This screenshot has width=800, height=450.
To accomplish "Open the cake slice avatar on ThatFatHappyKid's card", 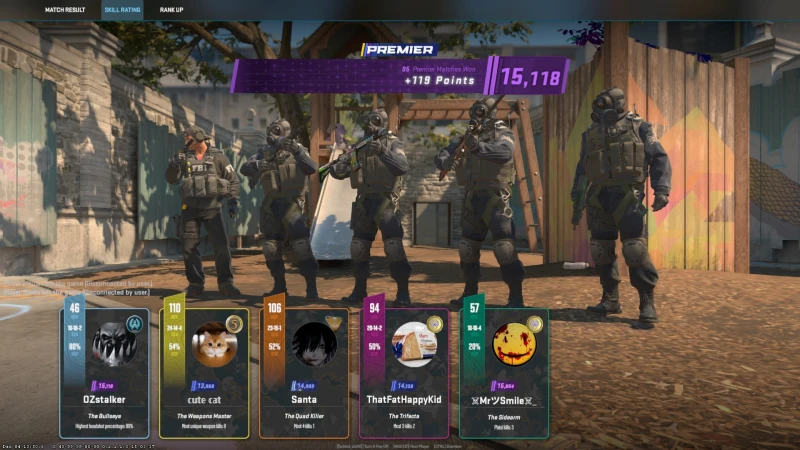I will tap(413, 343).
